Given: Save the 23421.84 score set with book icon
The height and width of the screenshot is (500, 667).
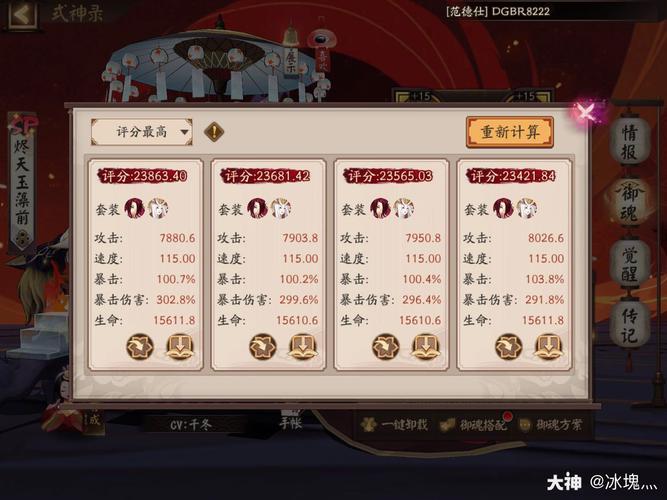Looking at the screenshot, I should [x=548, y=347].
